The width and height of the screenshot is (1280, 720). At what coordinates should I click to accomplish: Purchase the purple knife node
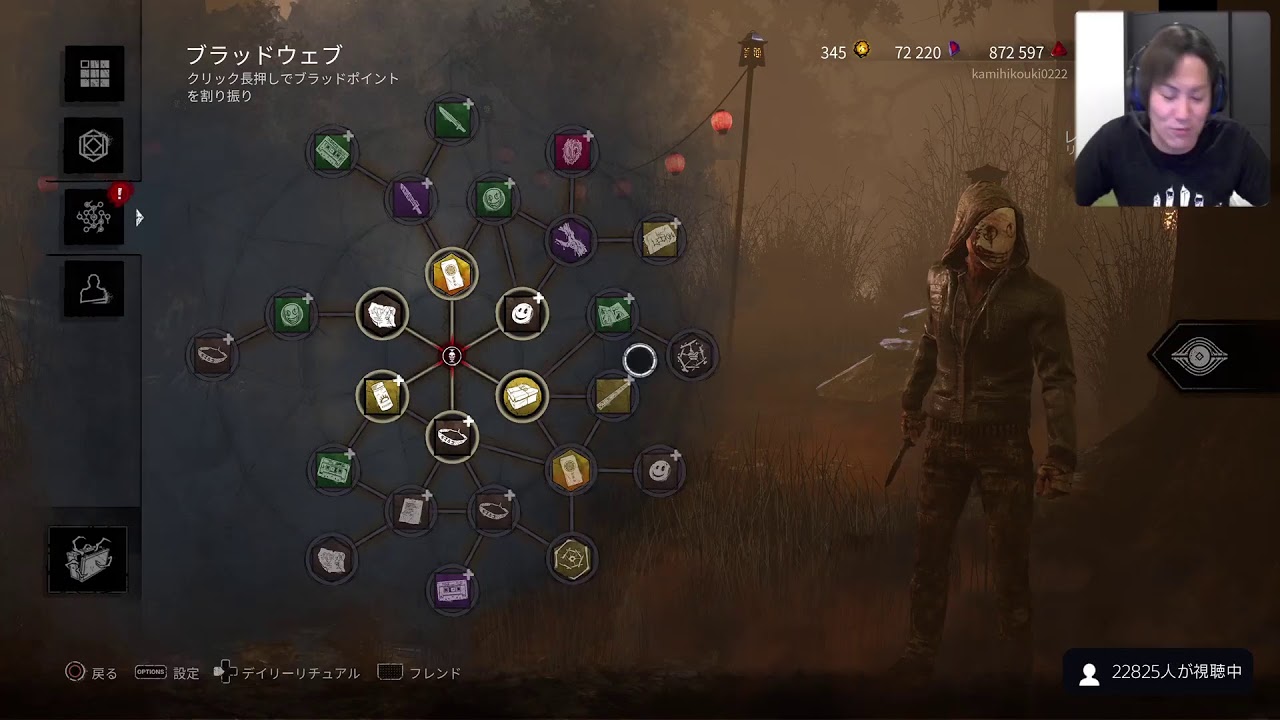[x=410, y=199]
